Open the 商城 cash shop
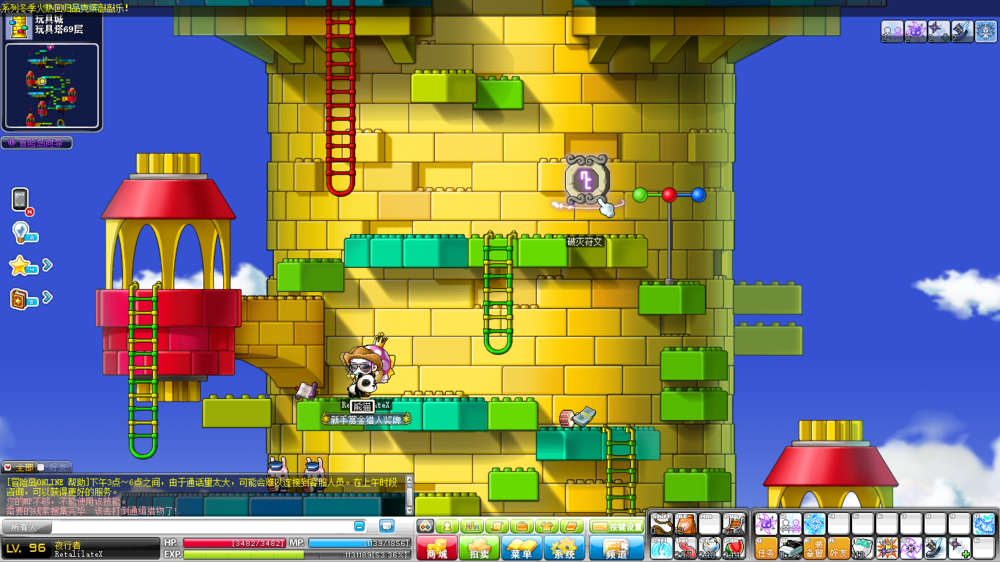Screen dimensions: 1000x562 click(x=436, y=548)
